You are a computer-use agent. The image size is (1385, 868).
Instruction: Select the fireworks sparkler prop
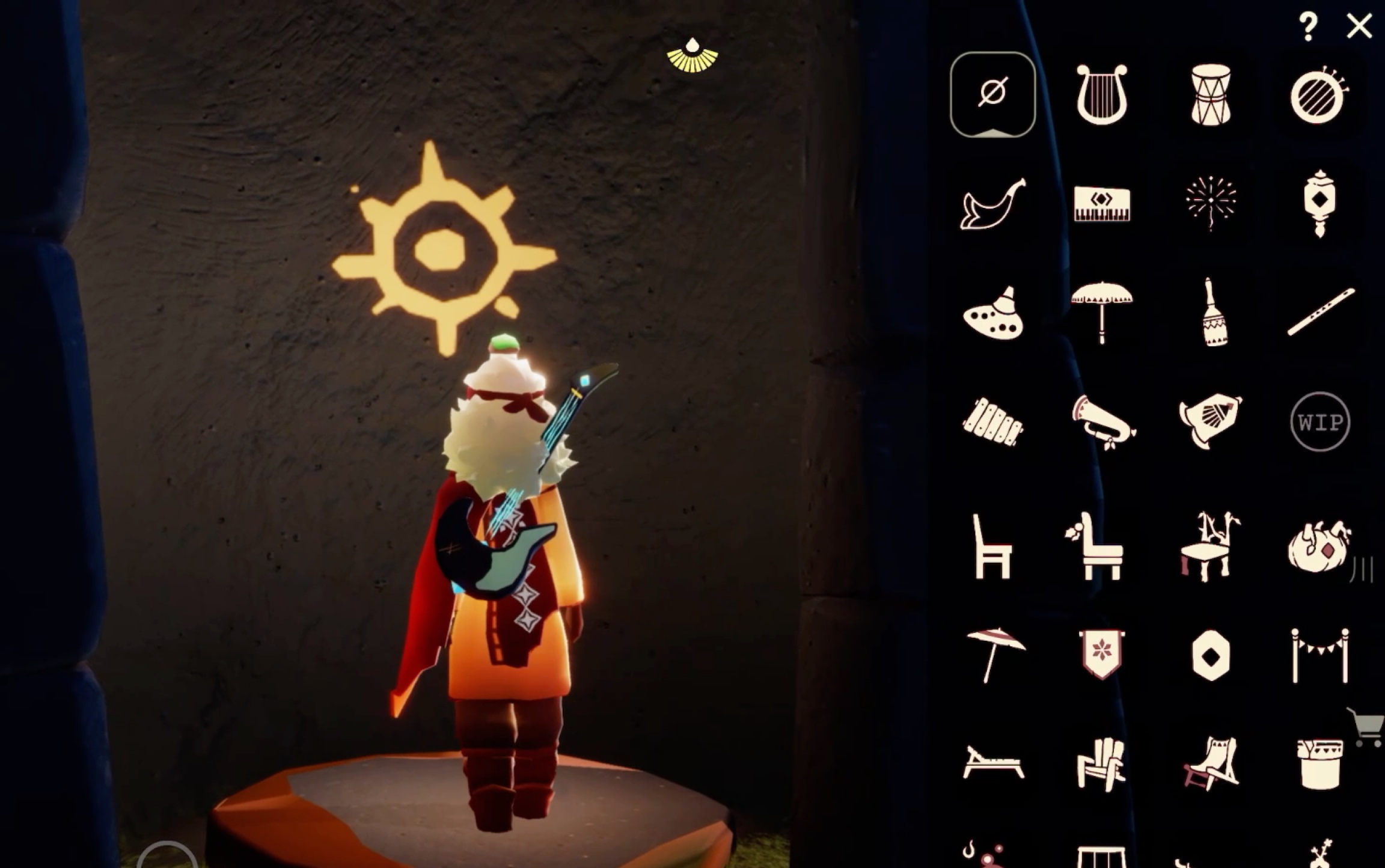tap(1211, 203)
